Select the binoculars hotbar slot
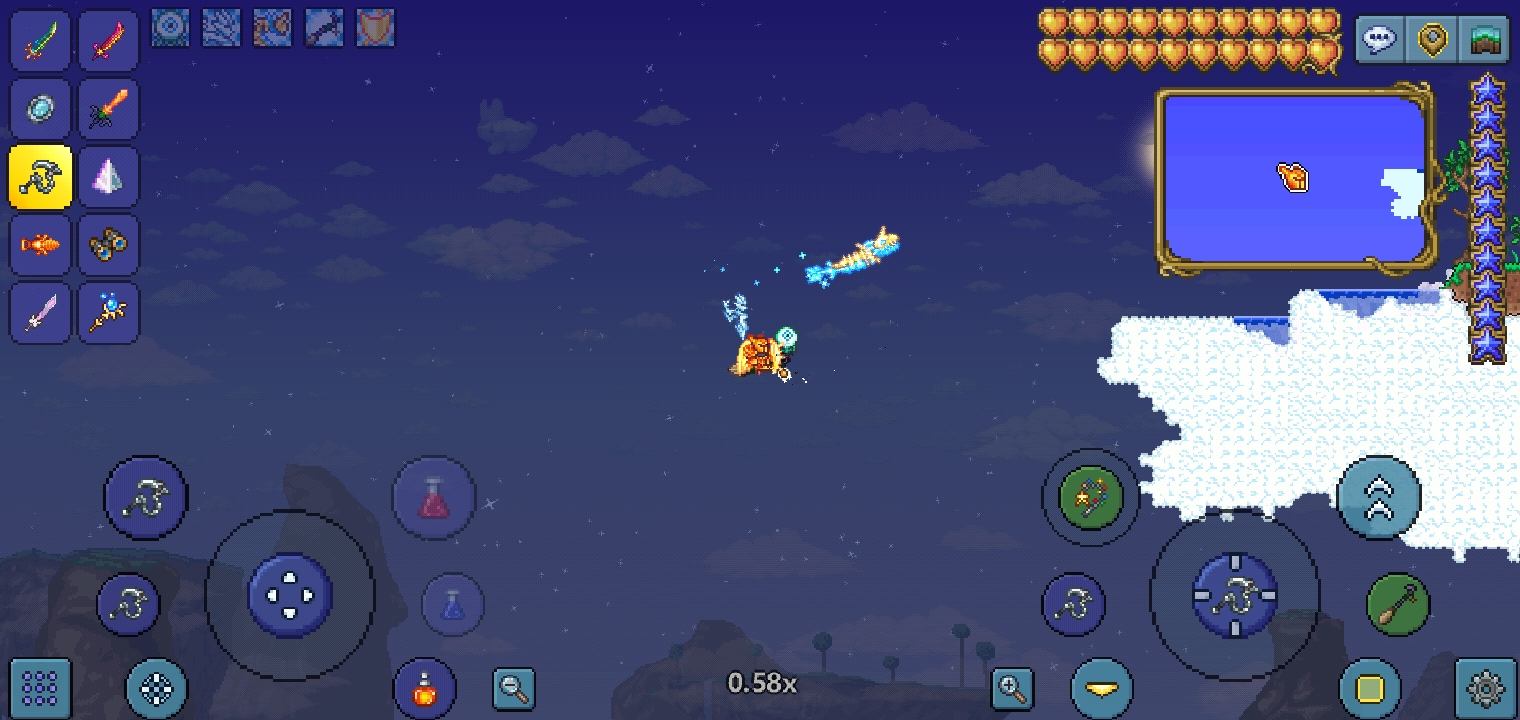Image resolution: width=1520 pixels, height=720 pixels. point(109,245)
